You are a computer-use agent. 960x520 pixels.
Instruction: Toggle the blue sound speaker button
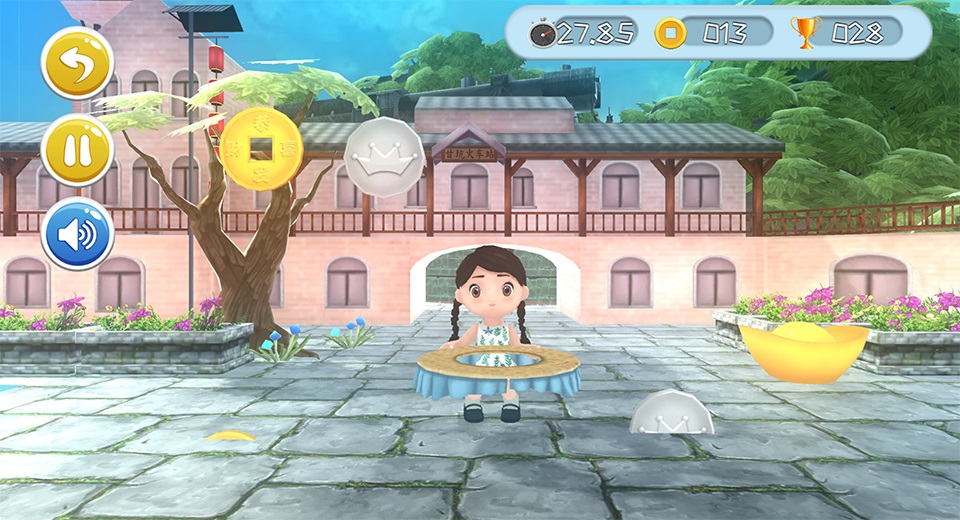coord(77,234)
